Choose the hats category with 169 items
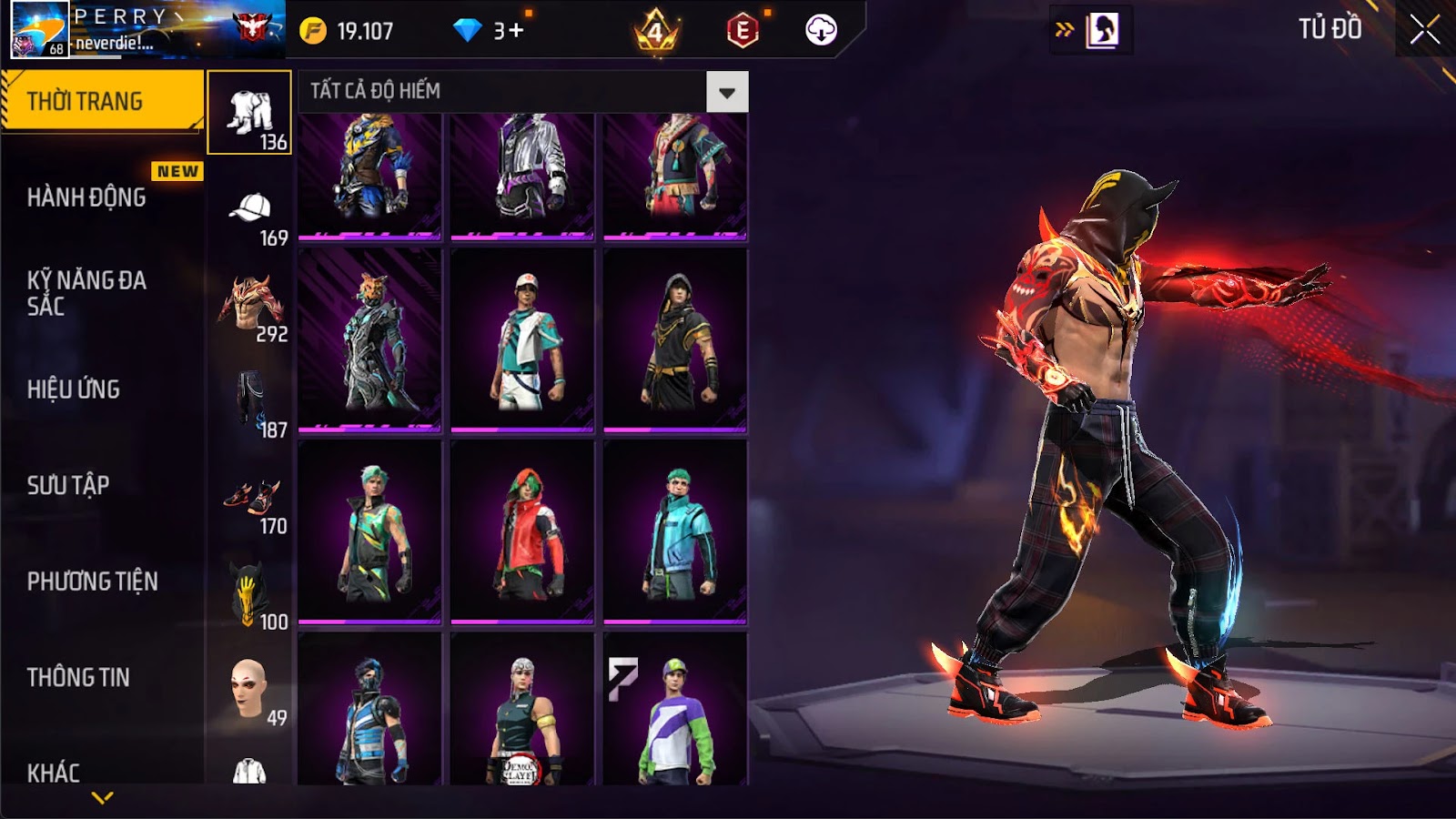 click(x=250, y=215)
